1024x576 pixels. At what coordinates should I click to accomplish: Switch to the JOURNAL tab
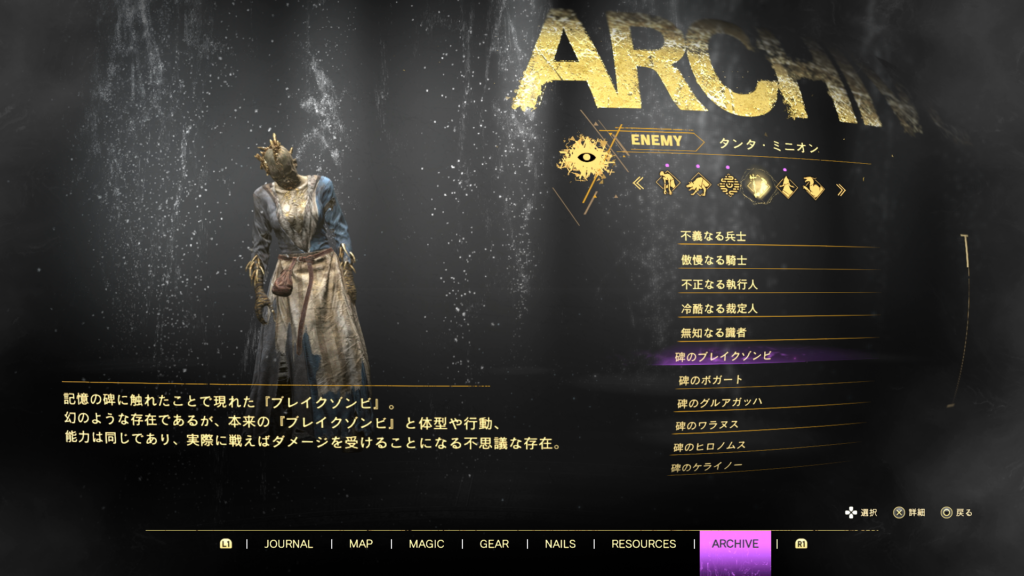288,544
